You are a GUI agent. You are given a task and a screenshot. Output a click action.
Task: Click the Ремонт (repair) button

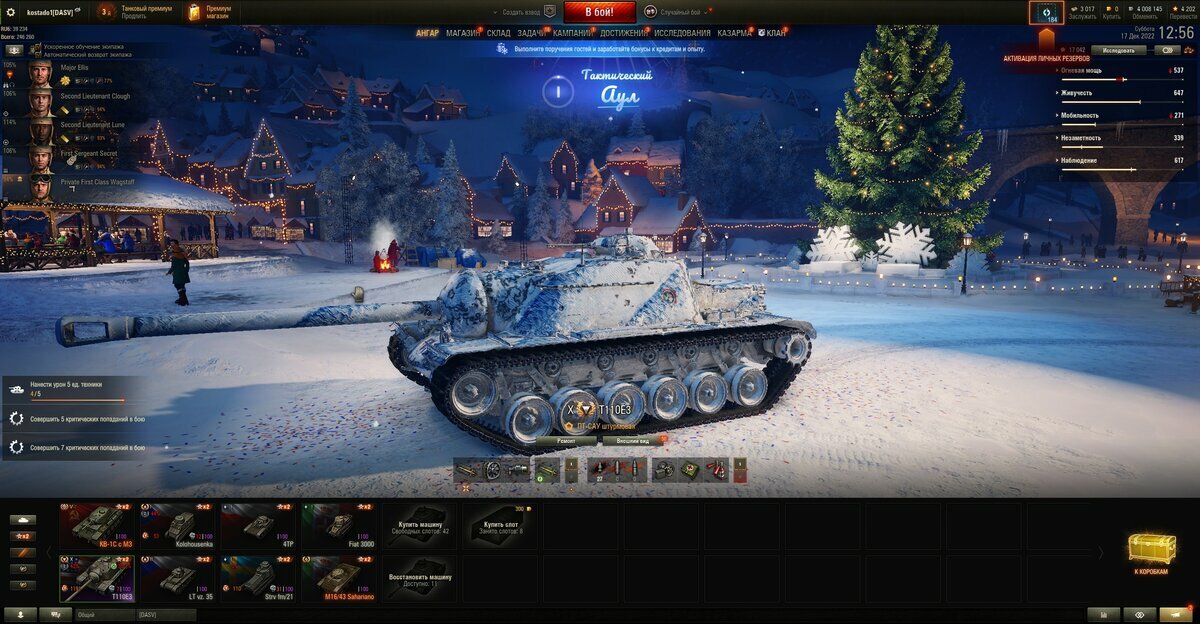[566, 440]
